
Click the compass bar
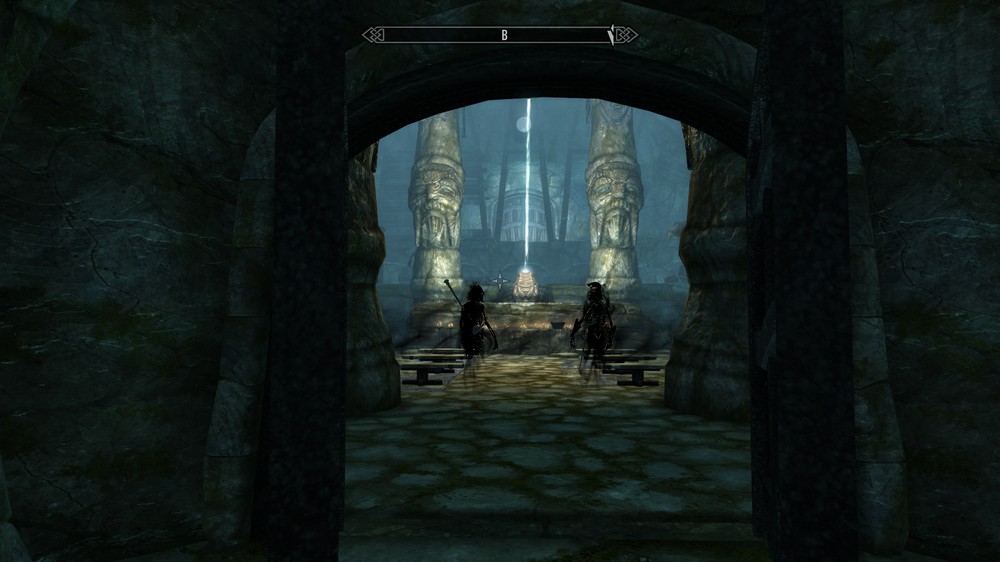tap(499, 35)
